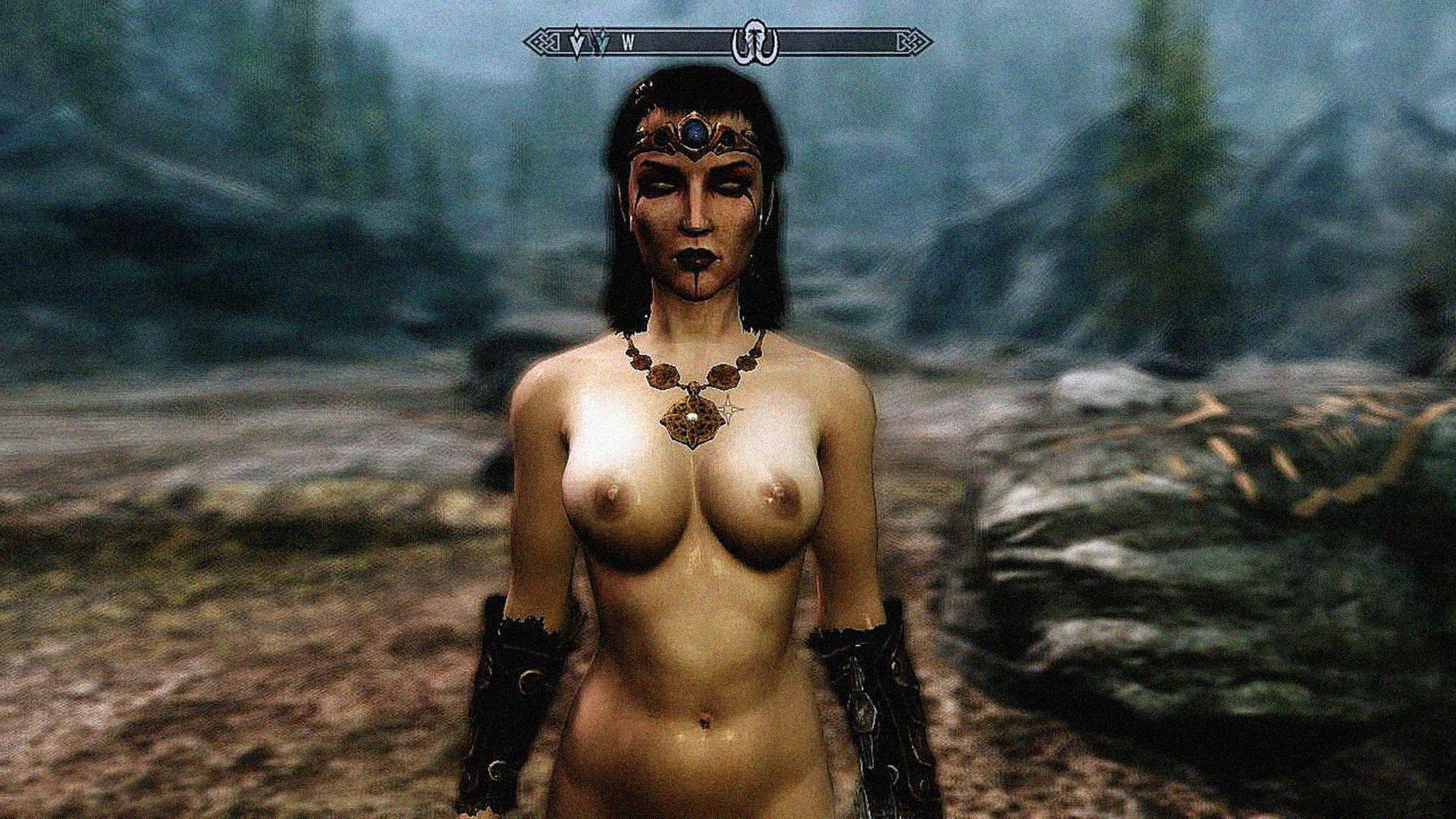Click the white quest arrow marker on compass
The height and width of the screenshot is (819, 1456).
[578, 42]
